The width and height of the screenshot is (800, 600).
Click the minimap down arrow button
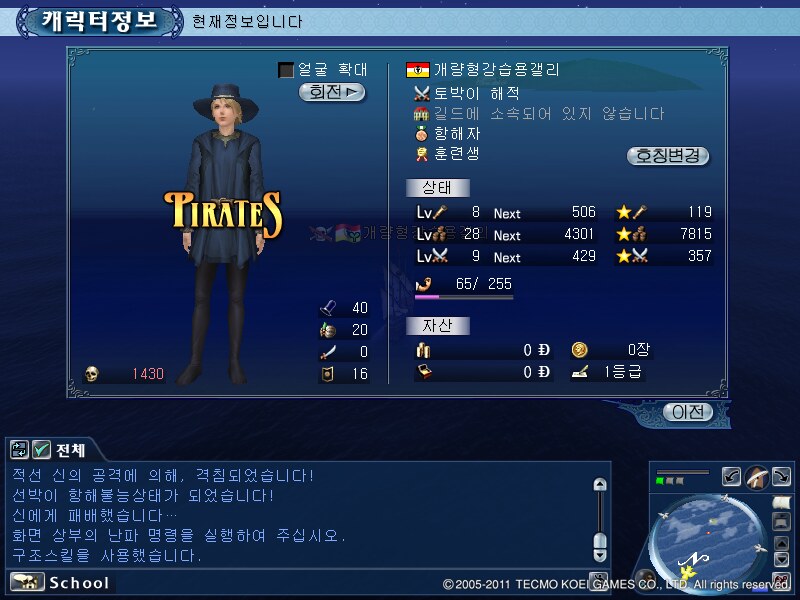[x=781, y=559]
